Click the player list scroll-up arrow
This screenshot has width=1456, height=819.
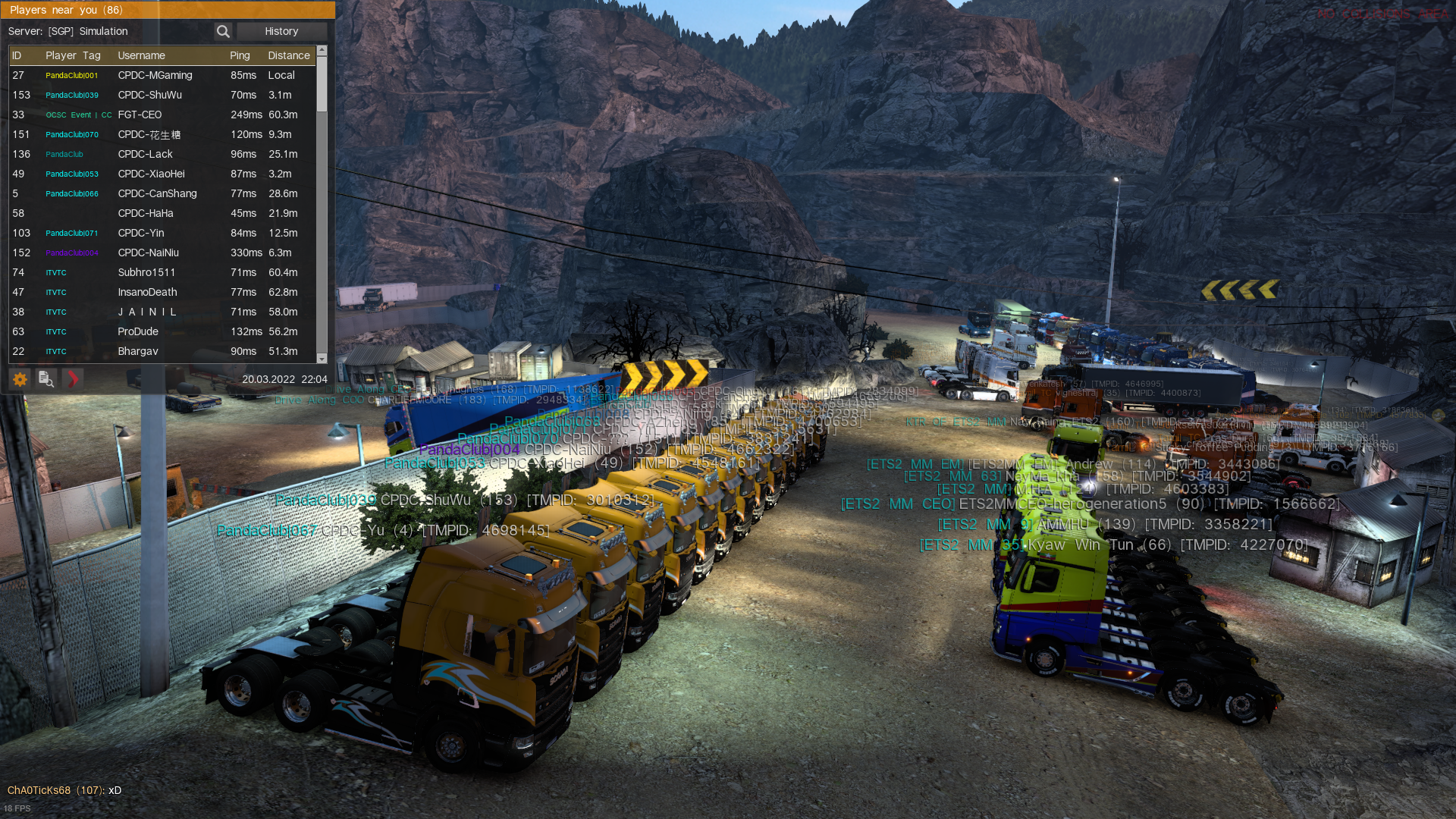pos(322,51)
